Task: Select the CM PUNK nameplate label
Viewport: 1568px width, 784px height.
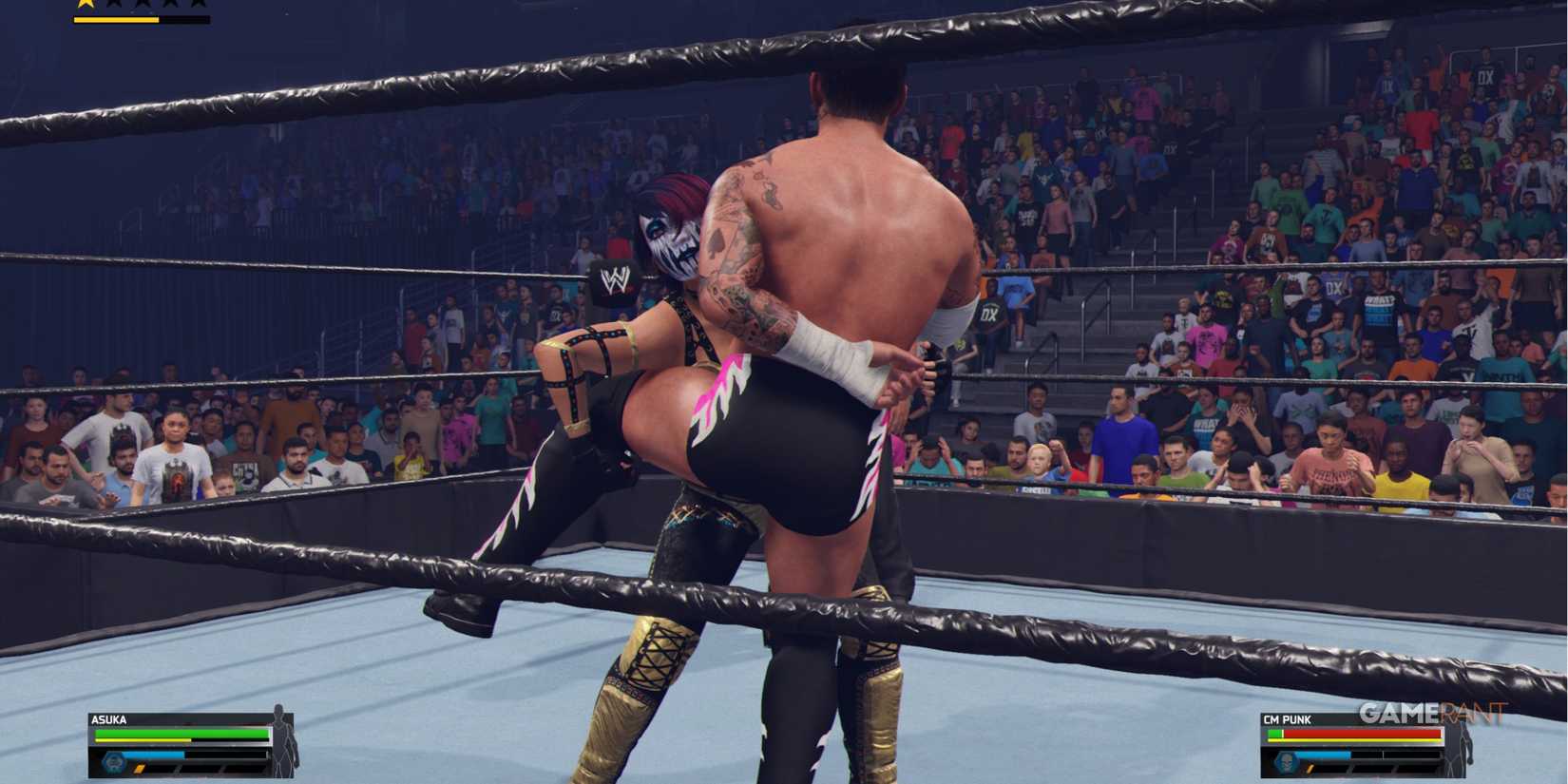Action: click(1287, 718)
